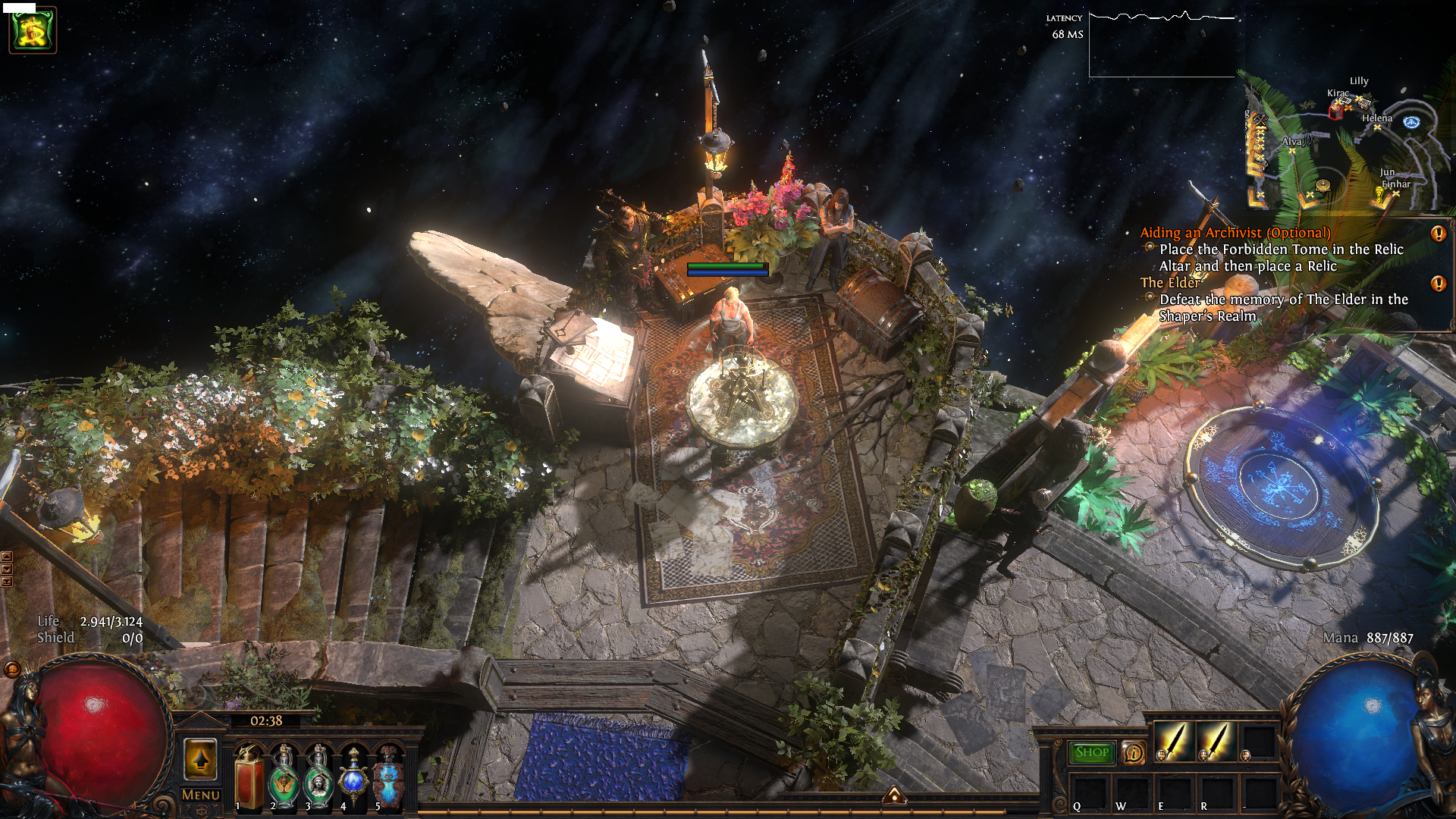Use the red life flask in slot 1
This screenshot has height=819, width=1456.
(x=249, y=779)
